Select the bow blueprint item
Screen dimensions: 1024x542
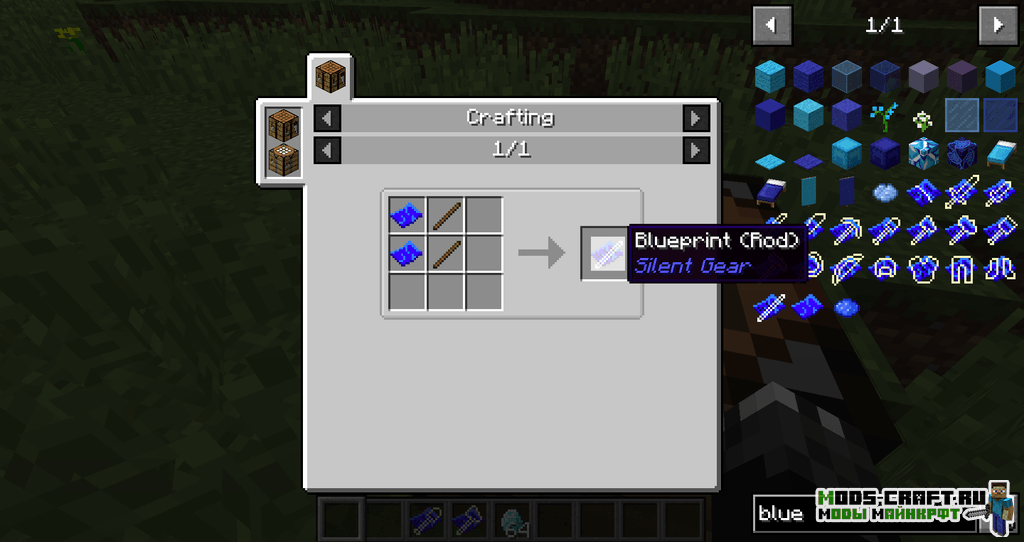846,268
